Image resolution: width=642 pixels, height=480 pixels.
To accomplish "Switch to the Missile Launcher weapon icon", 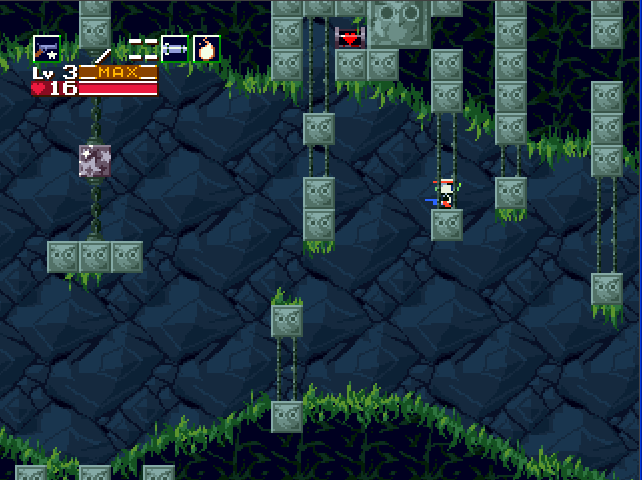I will [175, 48].
